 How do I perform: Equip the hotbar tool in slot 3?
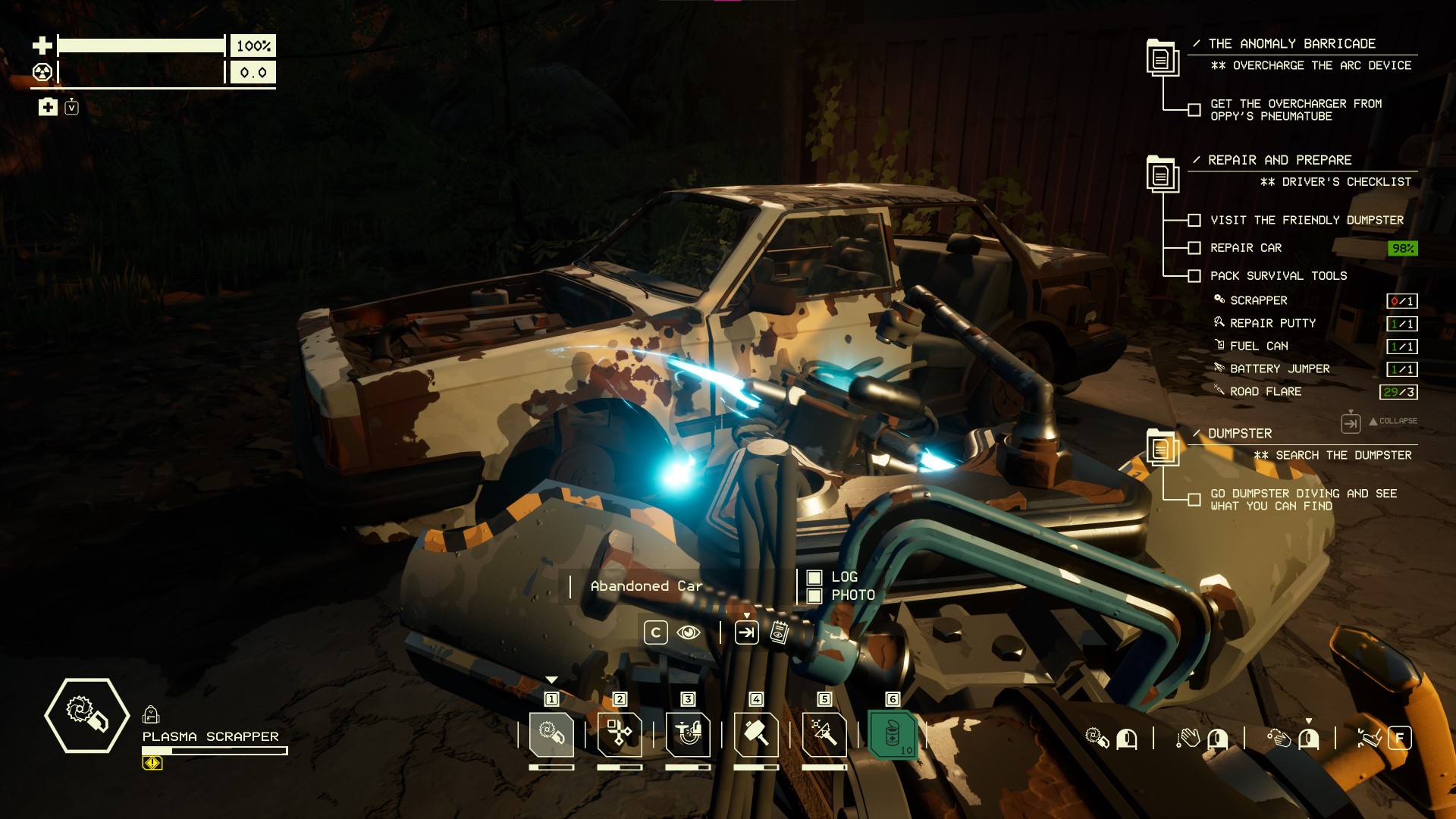688,734
